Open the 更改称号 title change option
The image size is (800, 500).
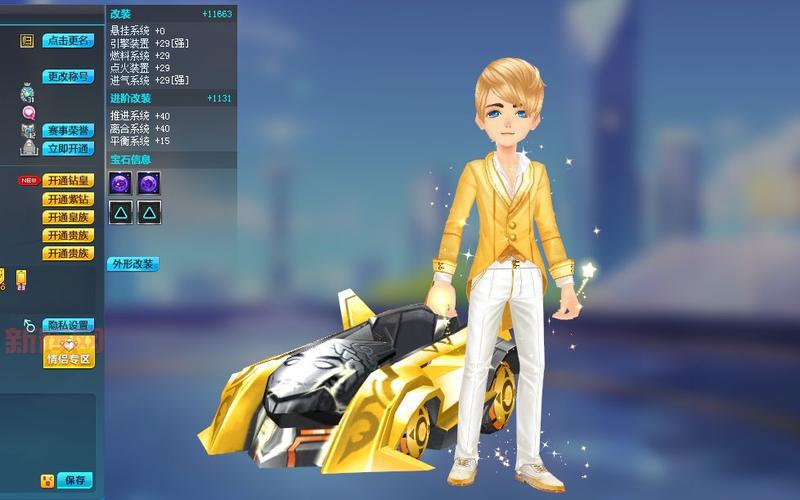(68, 76)
